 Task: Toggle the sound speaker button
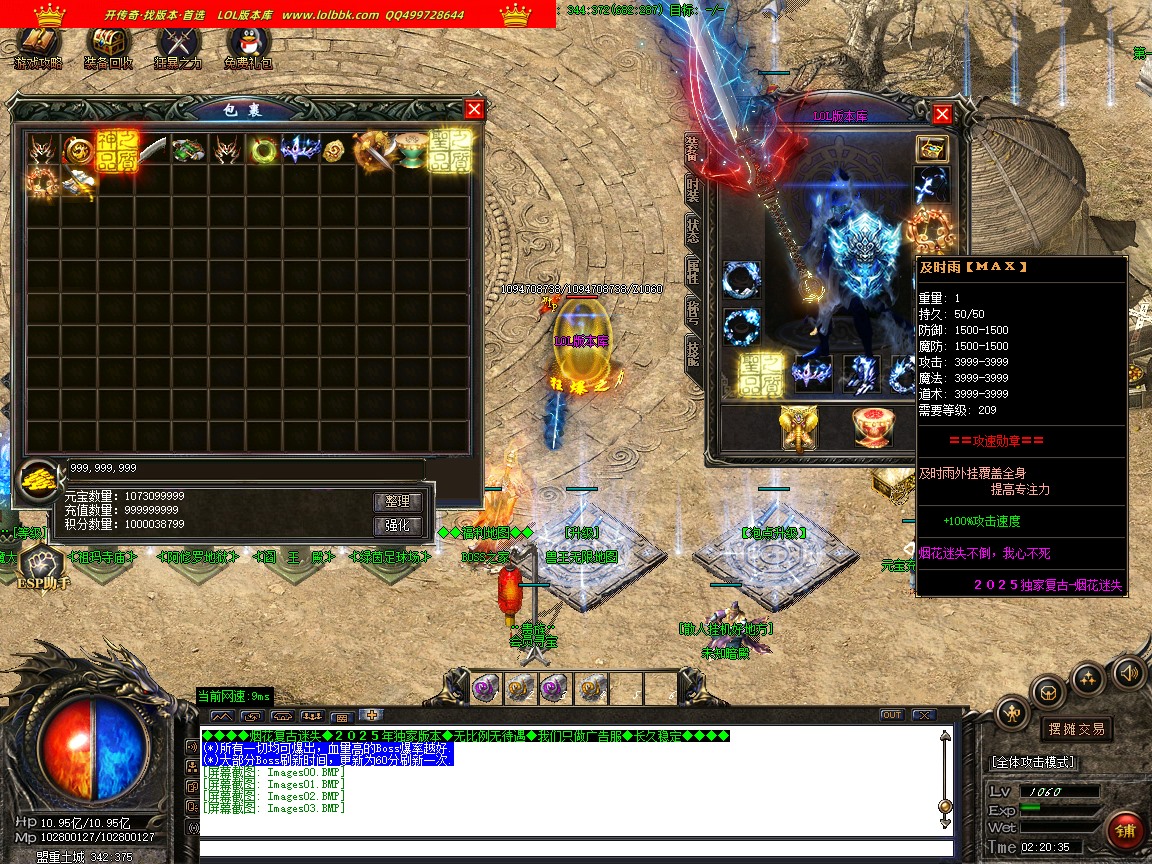point(1129,671)
